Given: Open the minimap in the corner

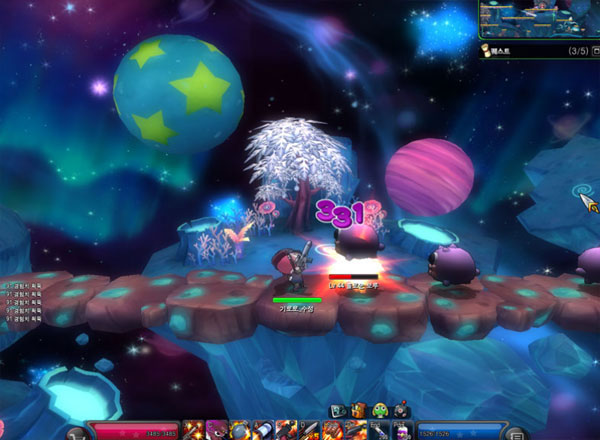Looking at the screenshot, I should tap(538, 19).
